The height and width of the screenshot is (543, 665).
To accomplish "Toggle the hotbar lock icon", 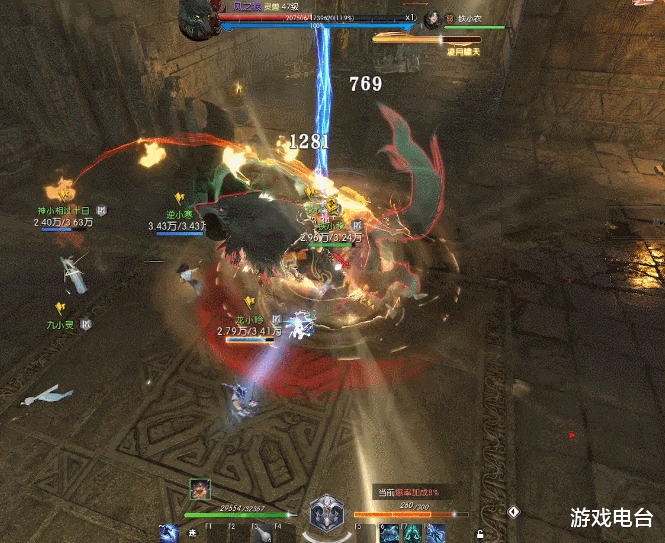I will point(481,534).
